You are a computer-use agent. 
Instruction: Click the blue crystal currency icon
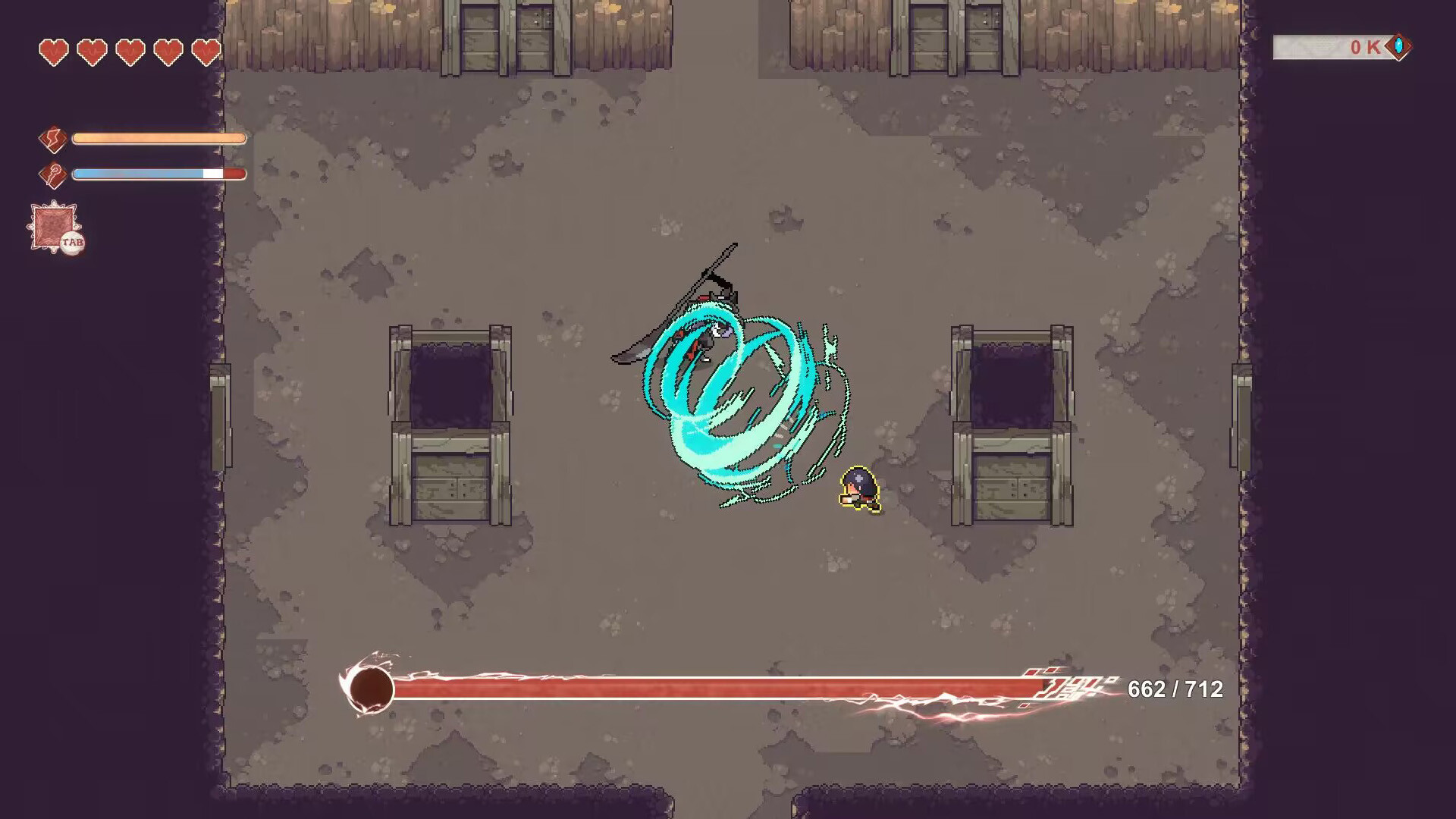pos(1398,48)
